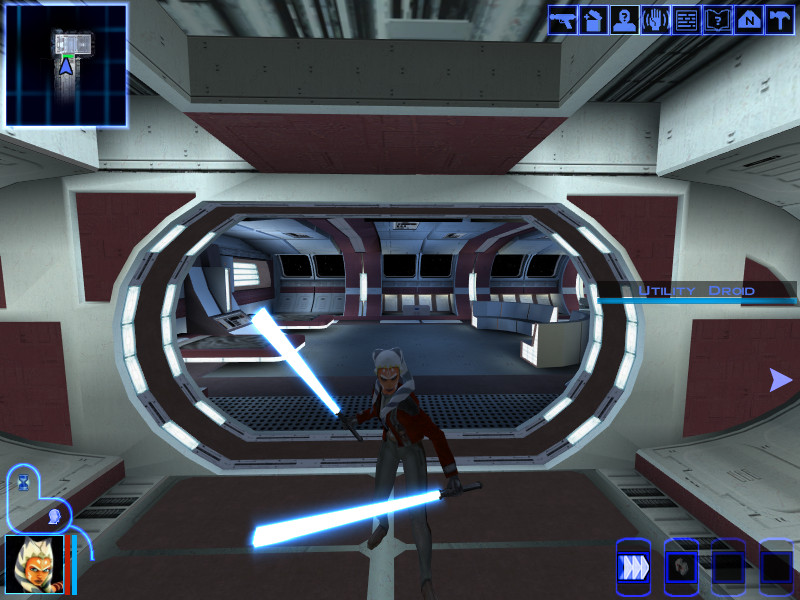Open the quest journal book icon
800x600 pixels.
pos(718,20)
